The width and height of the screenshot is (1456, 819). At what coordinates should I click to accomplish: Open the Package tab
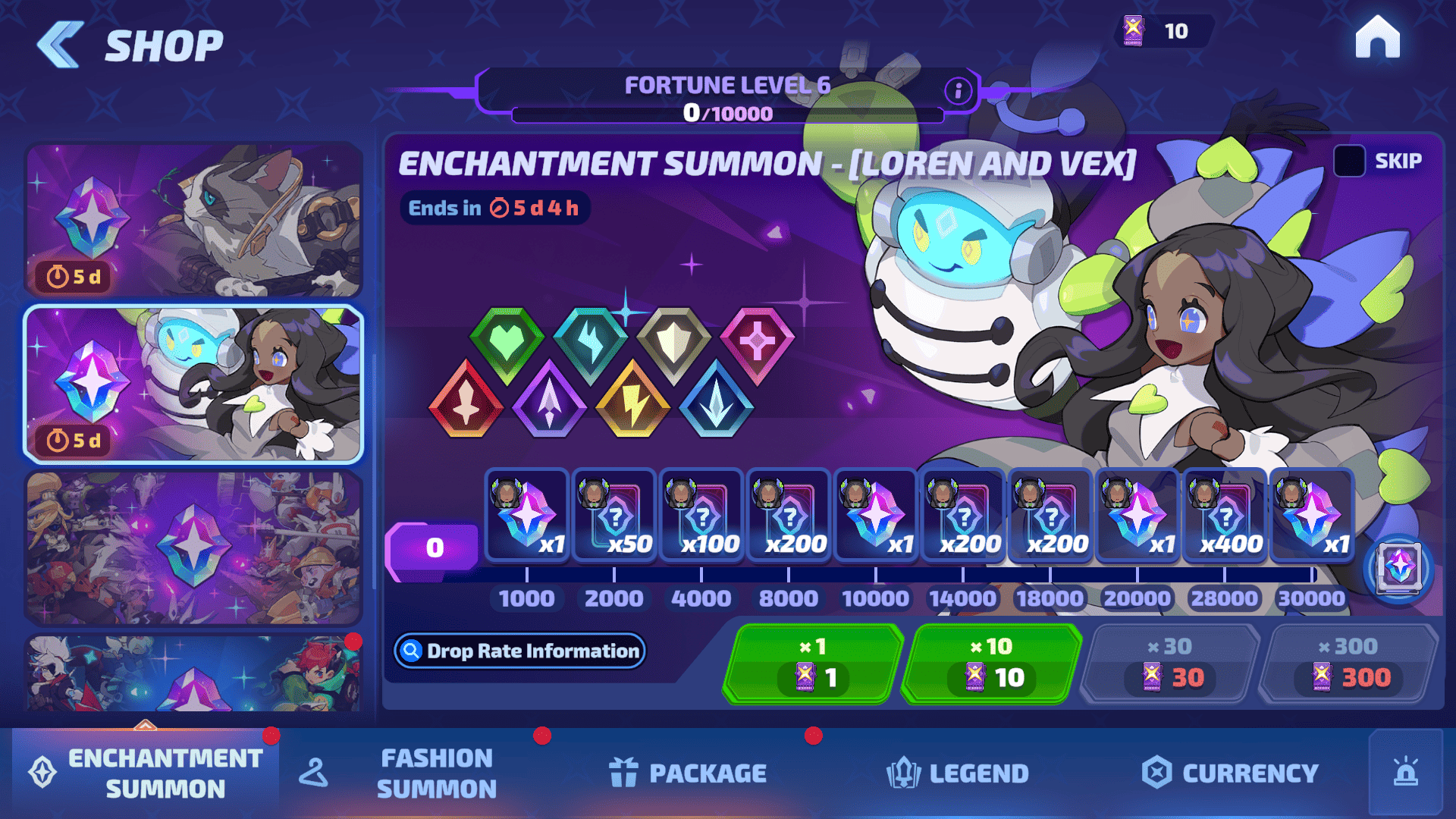click(688, 773)
